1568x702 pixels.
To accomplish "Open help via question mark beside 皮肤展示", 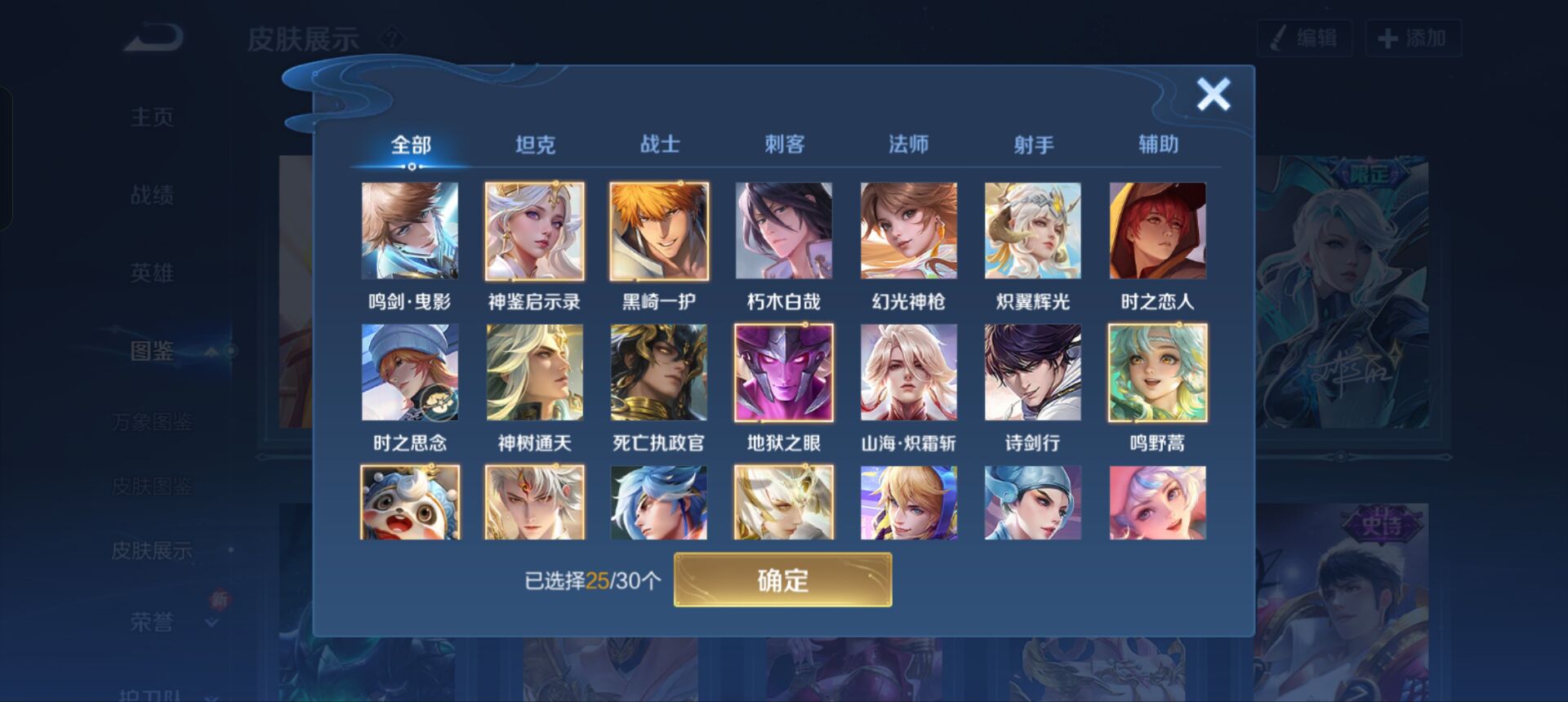I will (392, 36).
